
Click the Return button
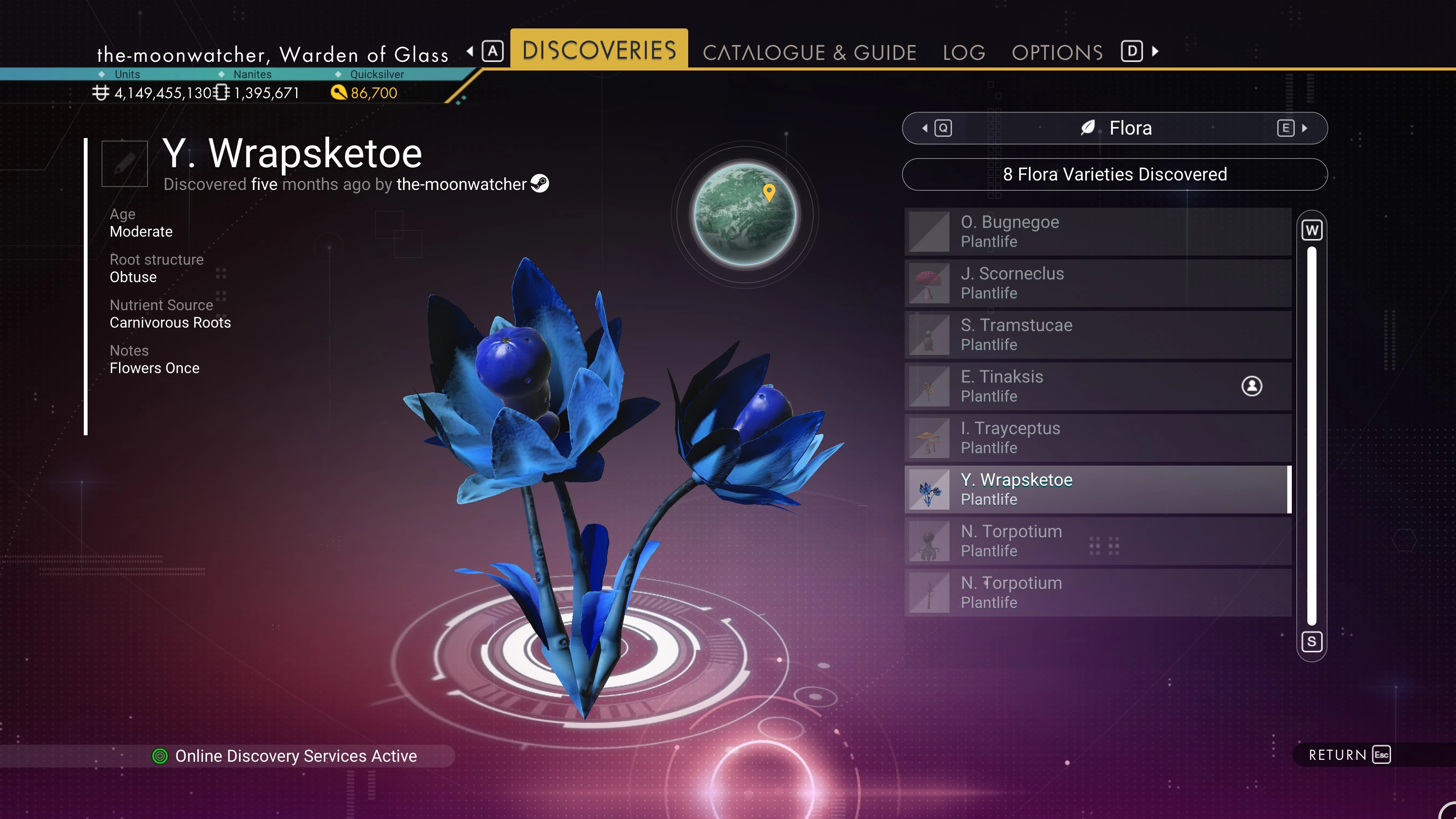pos(1348,755)
